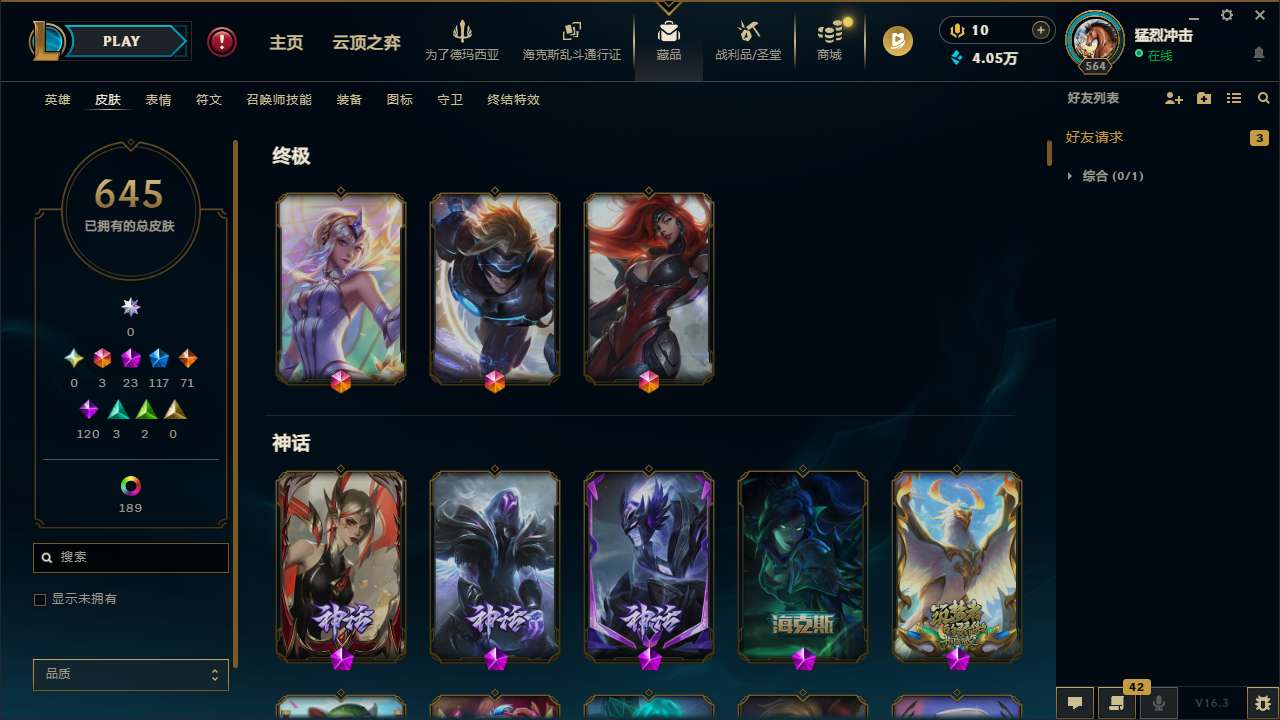Image resolution: width=1280 pixels, height=720 pixels.
Task: Toggle the notification bell near friend list
Action: [1258, 53]
